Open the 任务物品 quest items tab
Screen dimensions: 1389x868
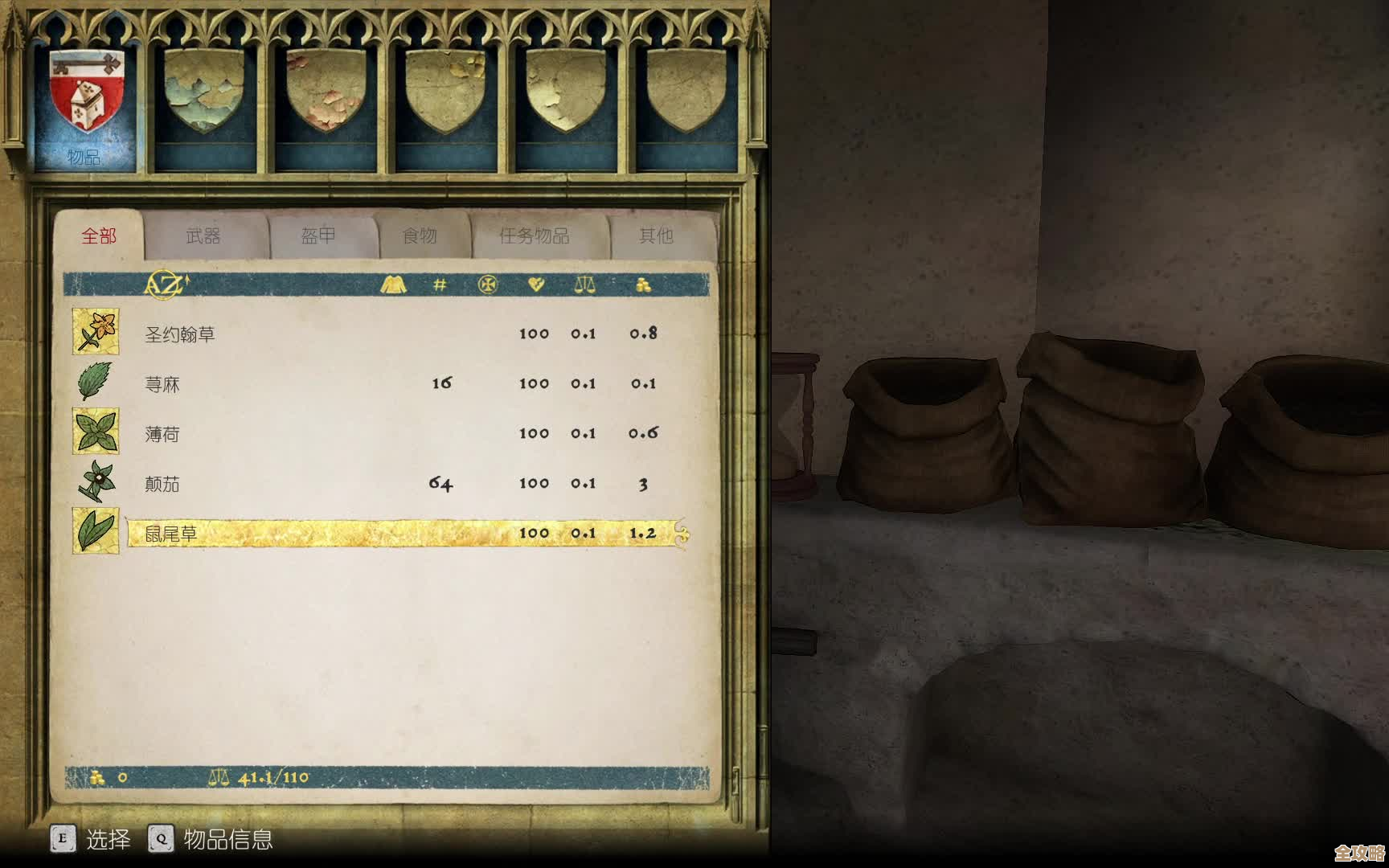pyautogui.click(x=534, y=235)
